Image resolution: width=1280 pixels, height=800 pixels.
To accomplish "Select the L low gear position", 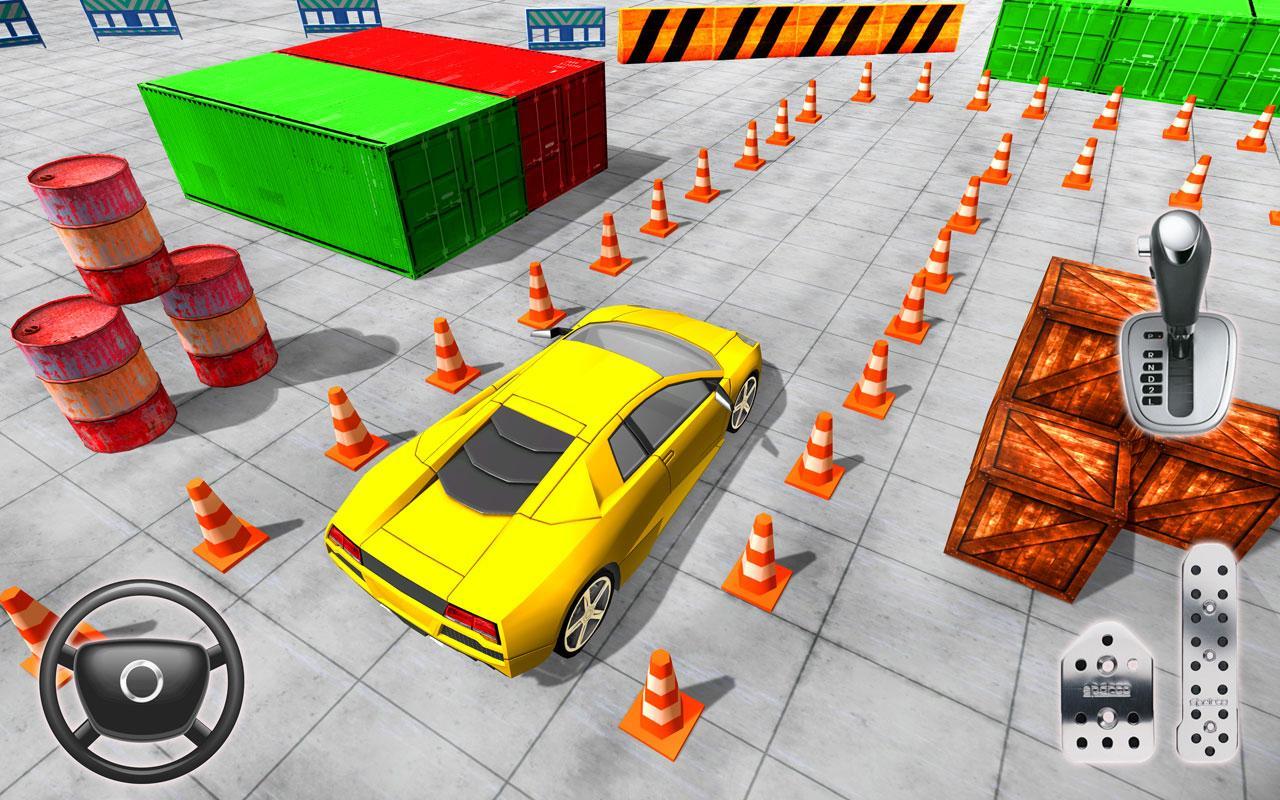I will (1150, 401).
